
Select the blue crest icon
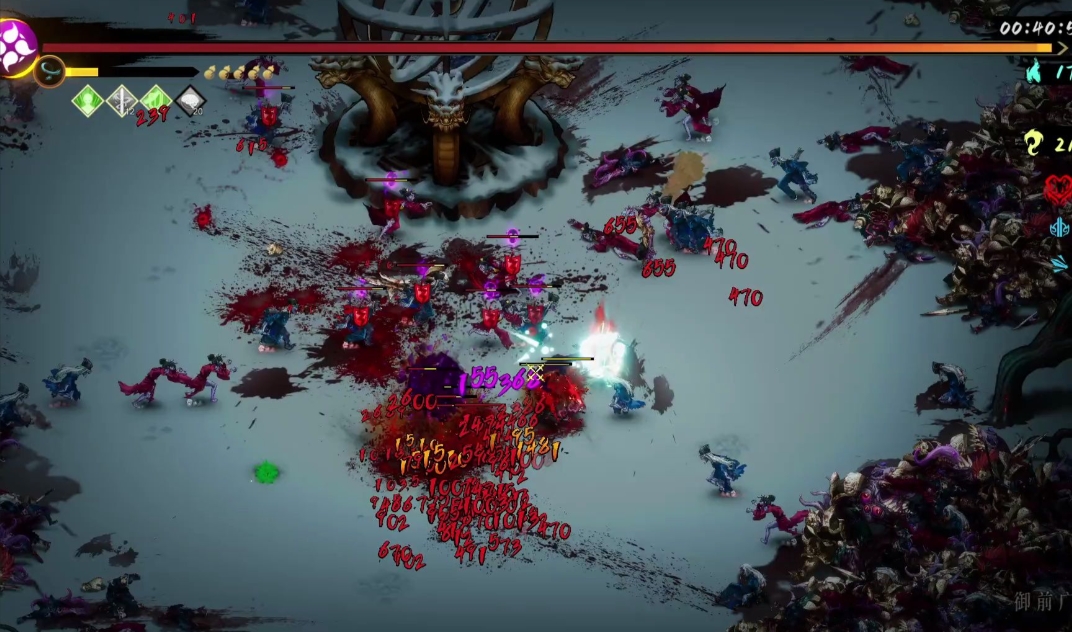1060,228
